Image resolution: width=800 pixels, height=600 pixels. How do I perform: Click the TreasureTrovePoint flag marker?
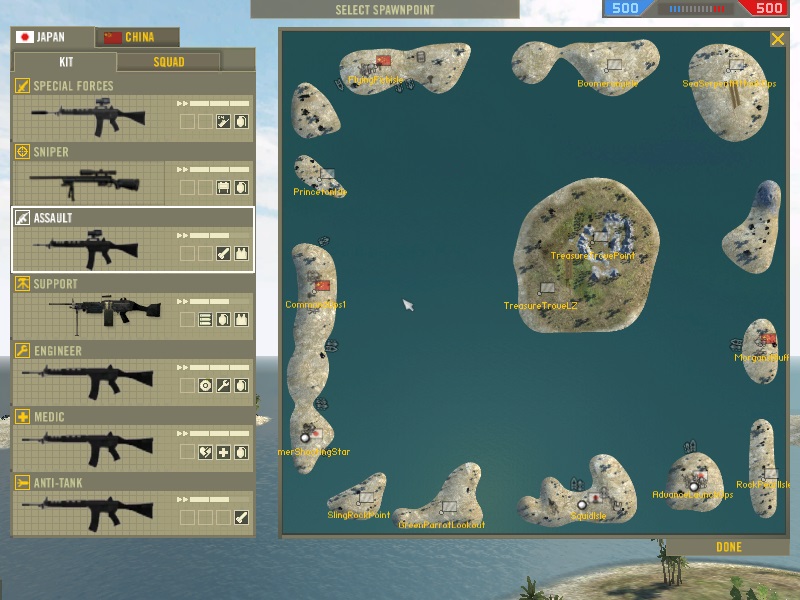(599, 238)
